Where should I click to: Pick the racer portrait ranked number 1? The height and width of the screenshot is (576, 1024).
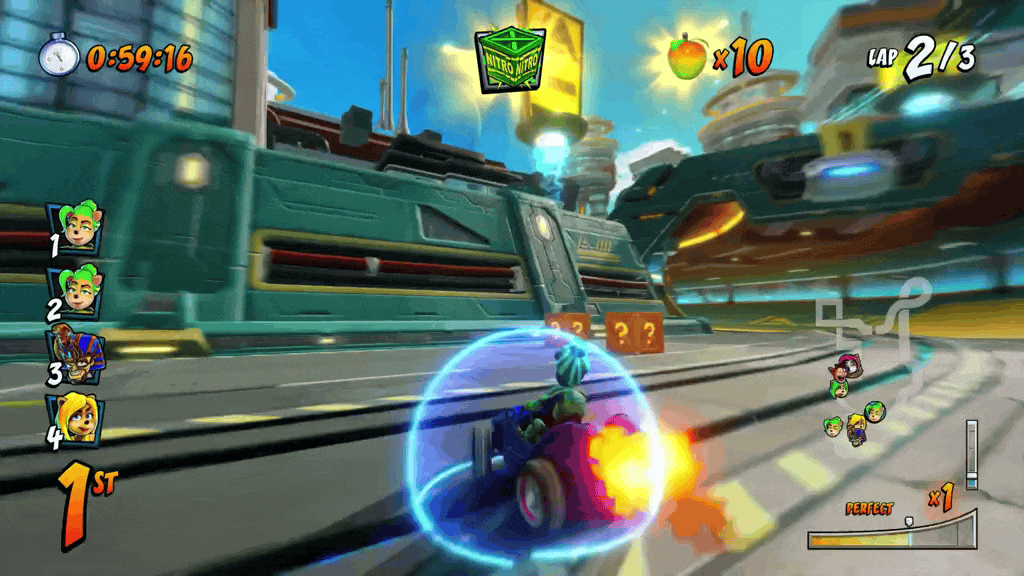(x=75, y=230)
